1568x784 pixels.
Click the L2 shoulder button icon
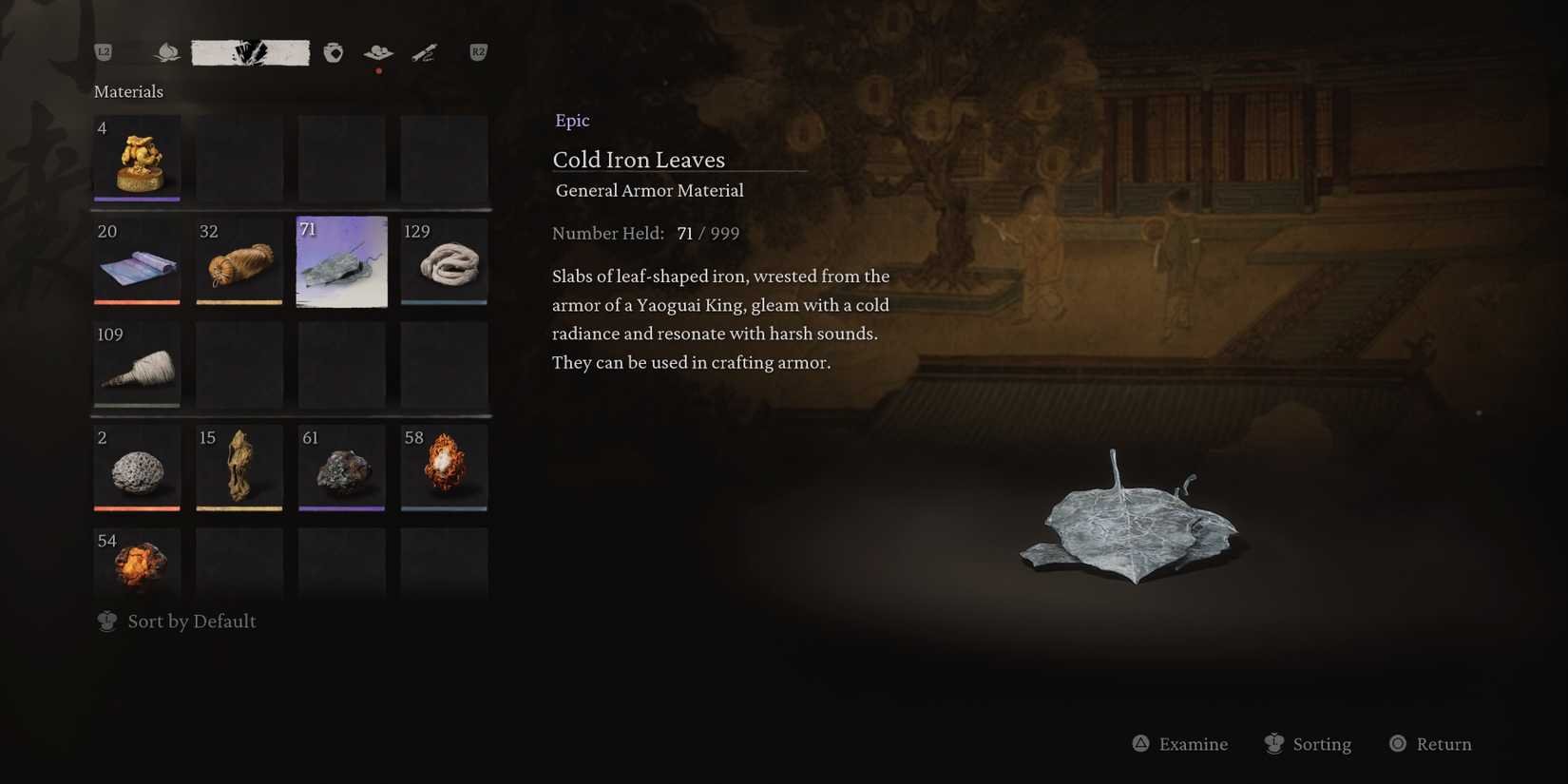click(x=105, y=52)
